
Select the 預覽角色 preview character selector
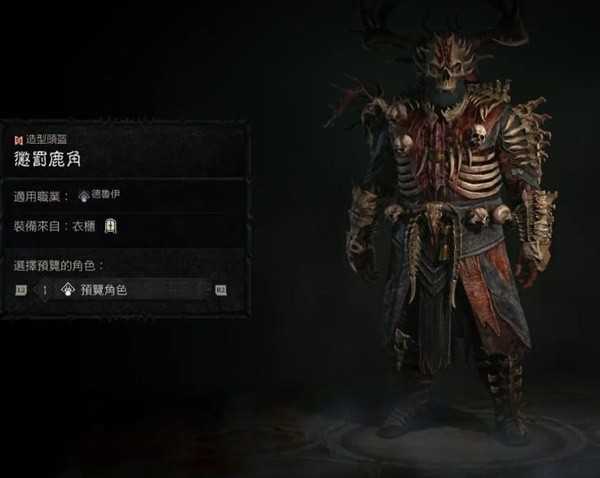[x=131, y=290]
